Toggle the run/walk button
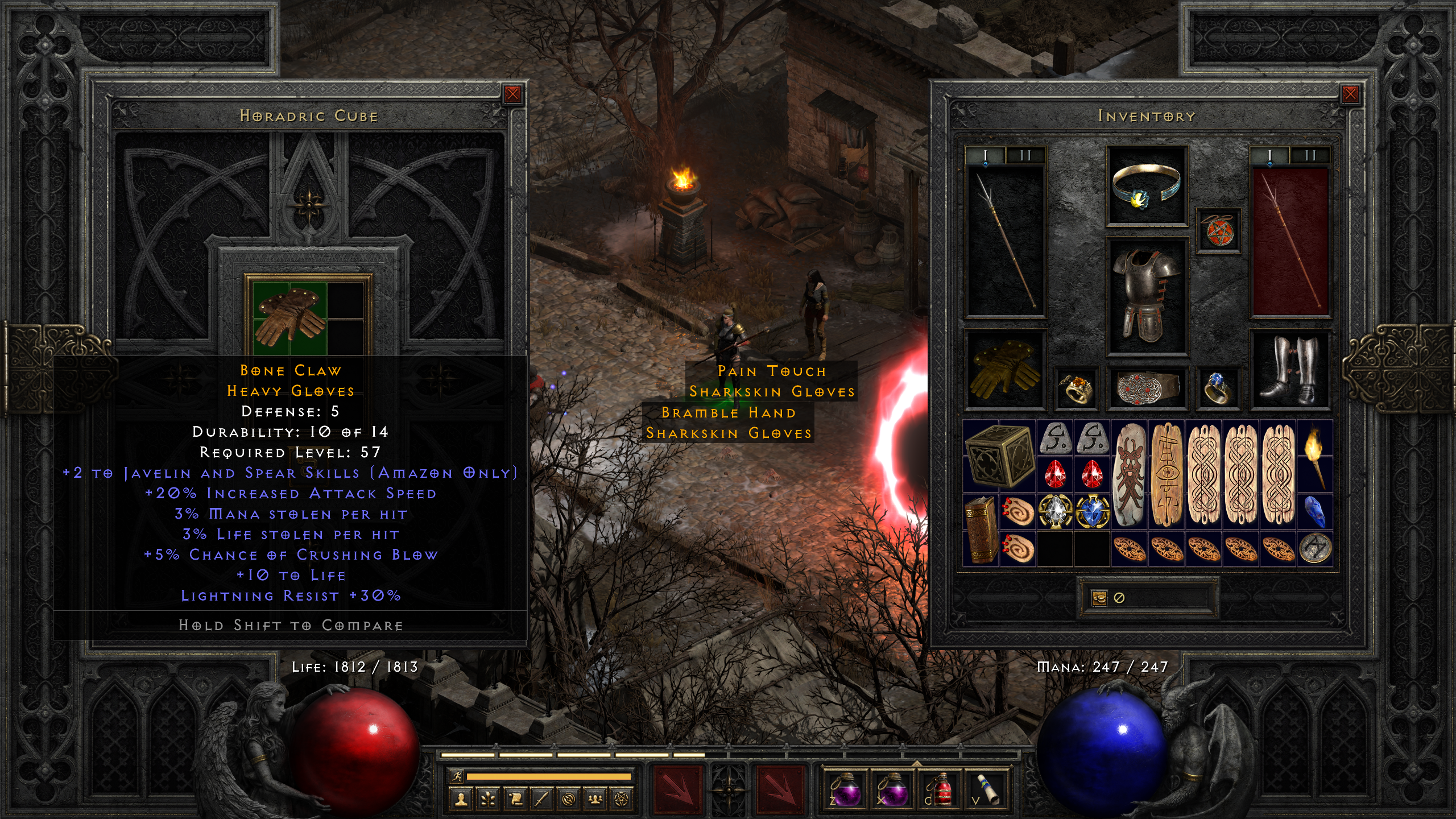The image size is (1456, 819). pos(456,776)
